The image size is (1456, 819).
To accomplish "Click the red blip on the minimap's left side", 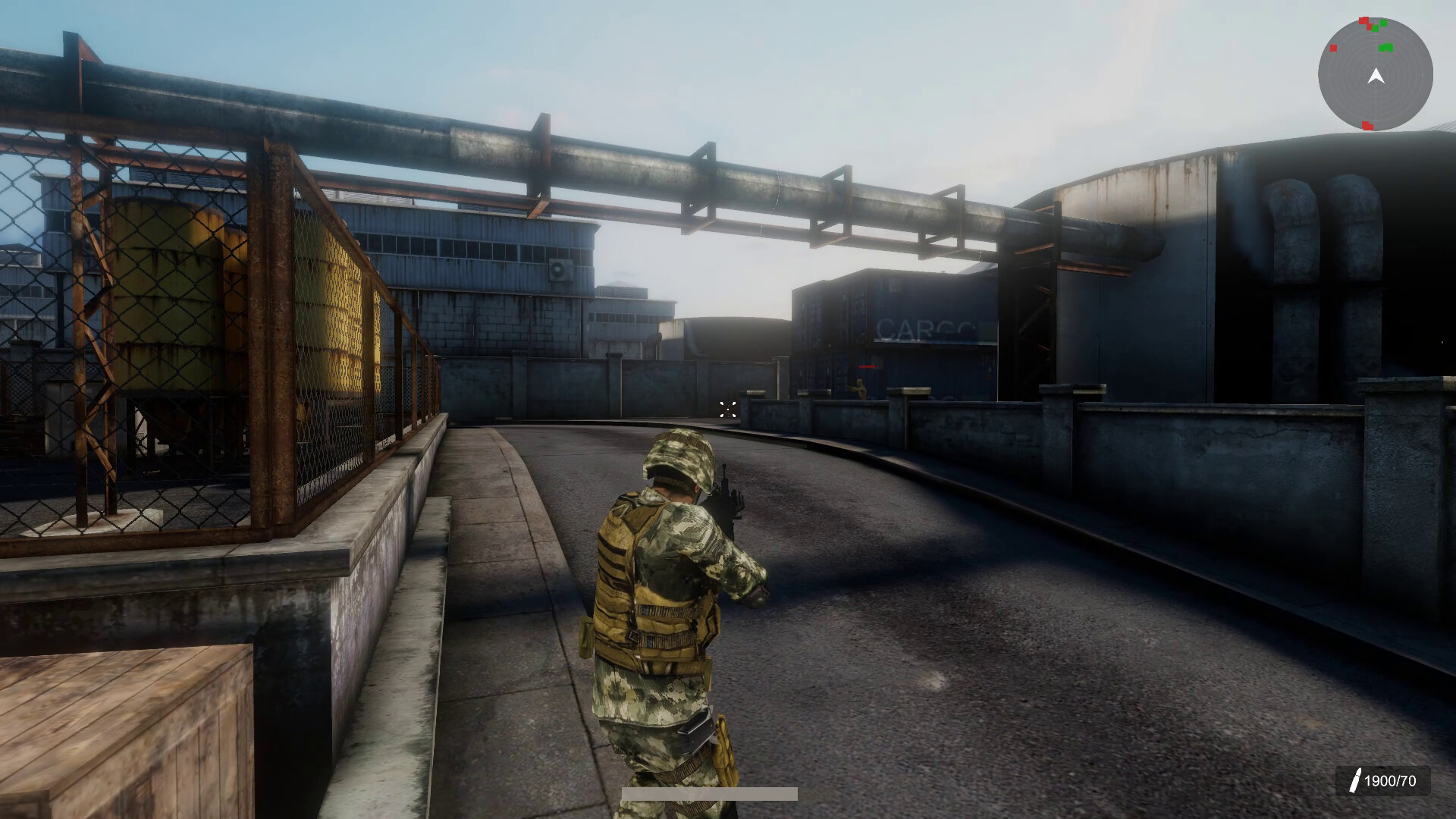I will click(1334, 48).
